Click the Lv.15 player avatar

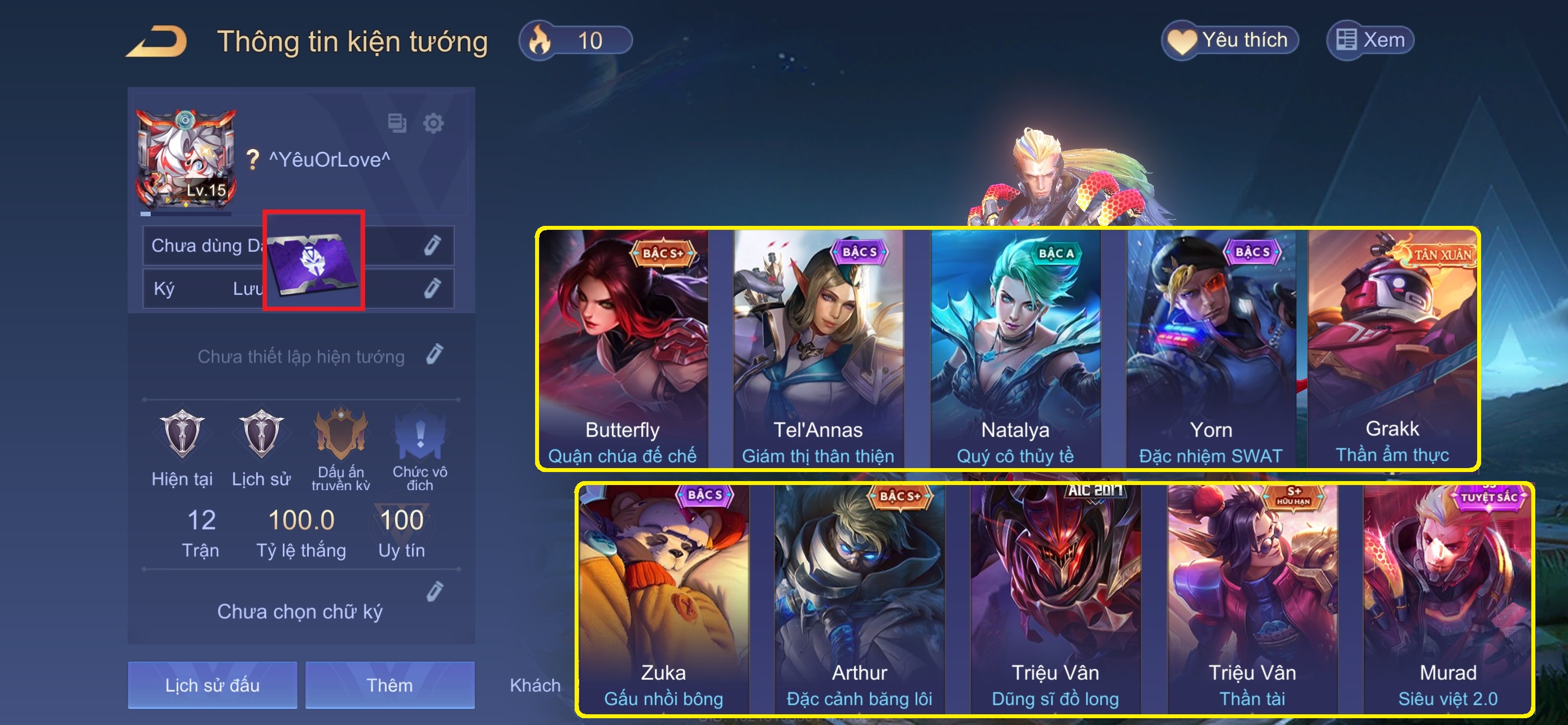[186, 159]
